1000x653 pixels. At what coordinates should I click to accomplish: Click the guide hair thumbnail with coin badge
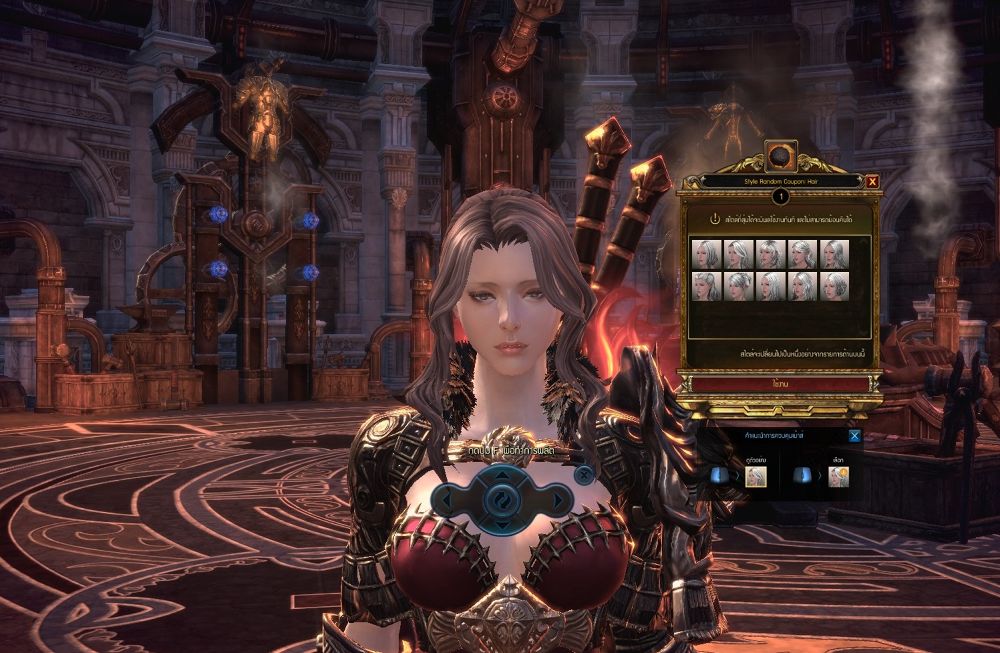point(838,476)
